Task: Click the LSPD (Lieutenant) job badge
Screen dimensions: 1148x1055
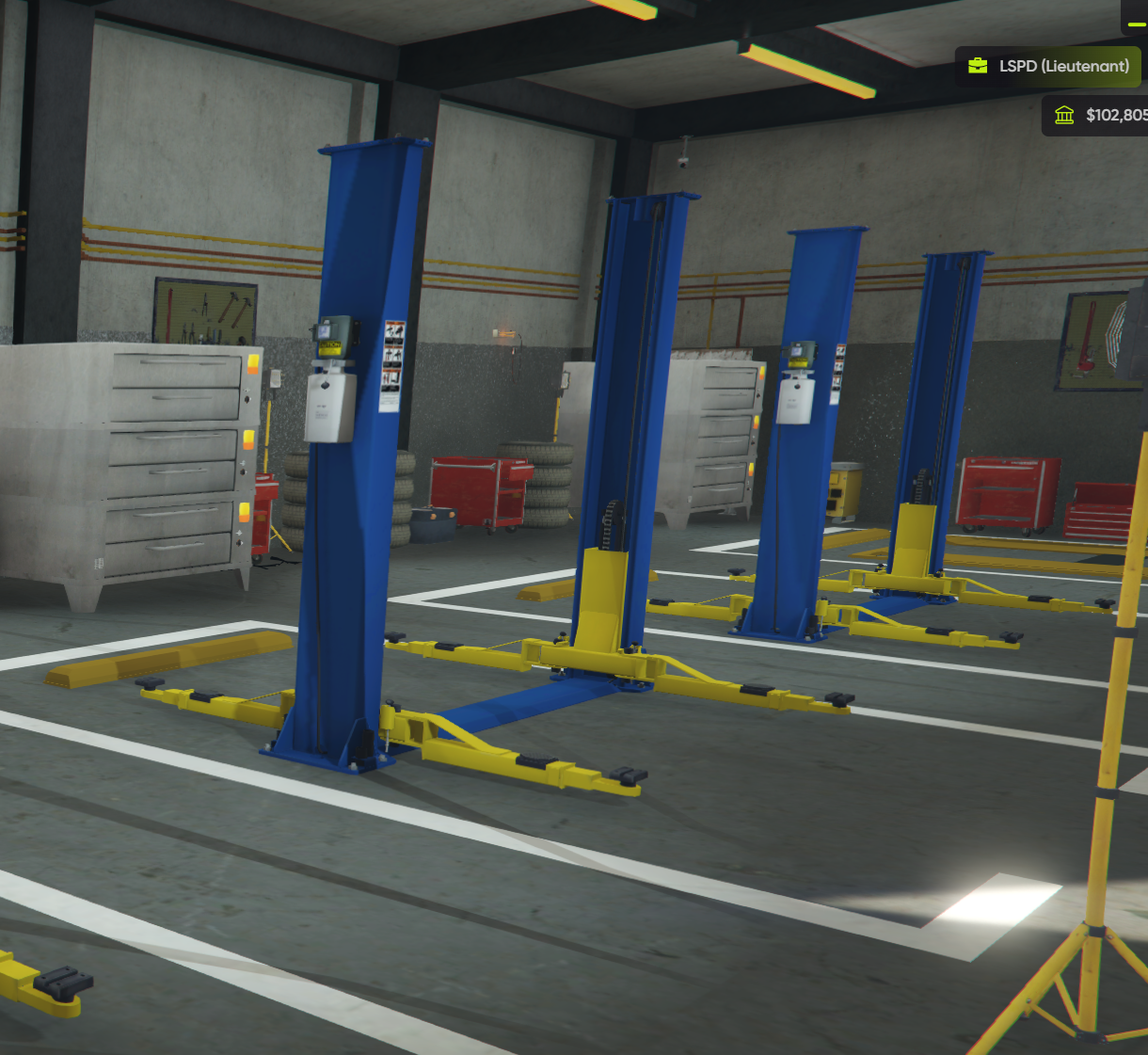Action: click(1048, 67)
